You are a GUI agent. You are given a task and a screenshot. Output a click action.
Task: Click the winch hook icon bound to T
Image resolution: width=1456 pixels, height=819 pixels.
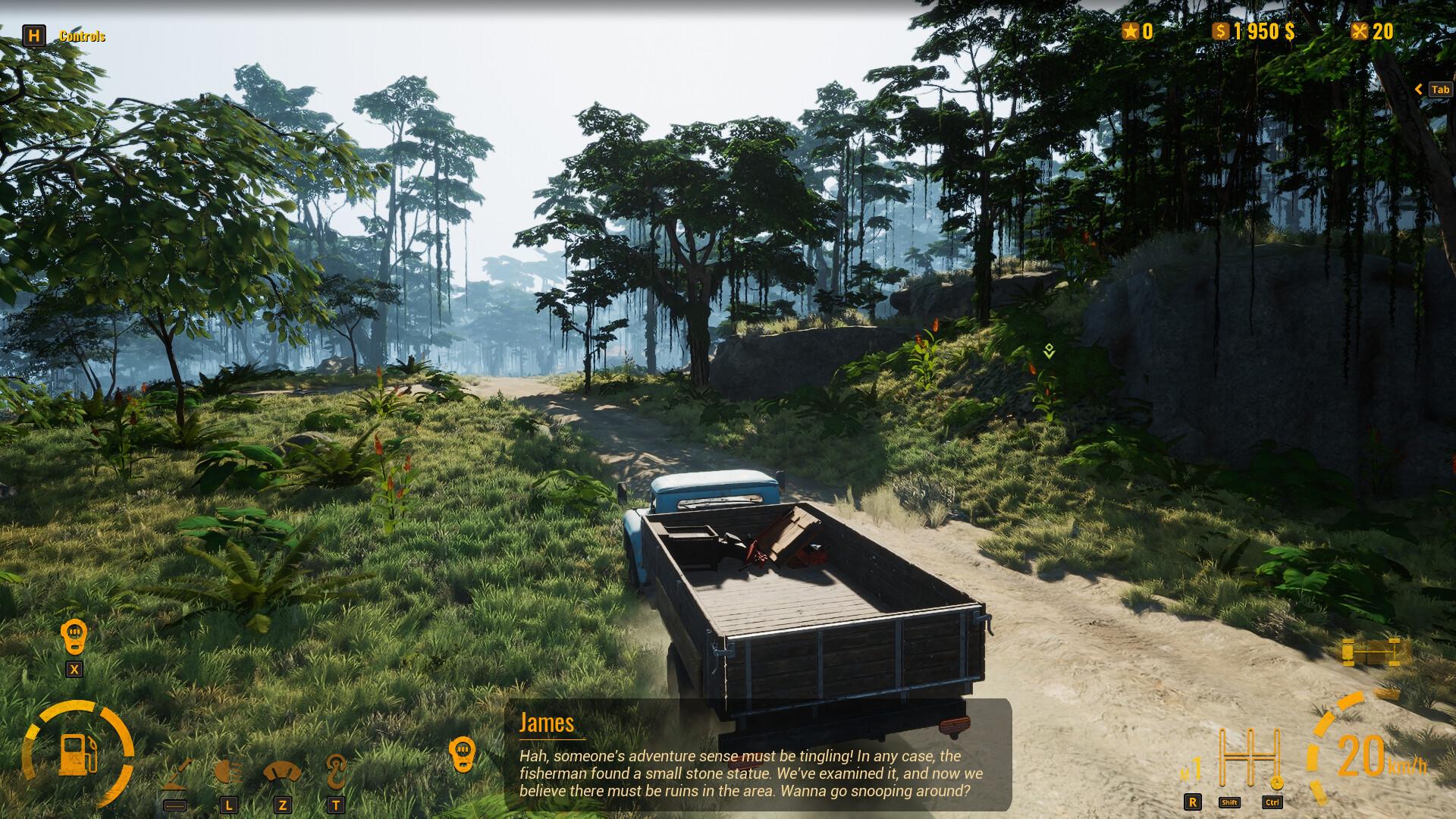336,770
